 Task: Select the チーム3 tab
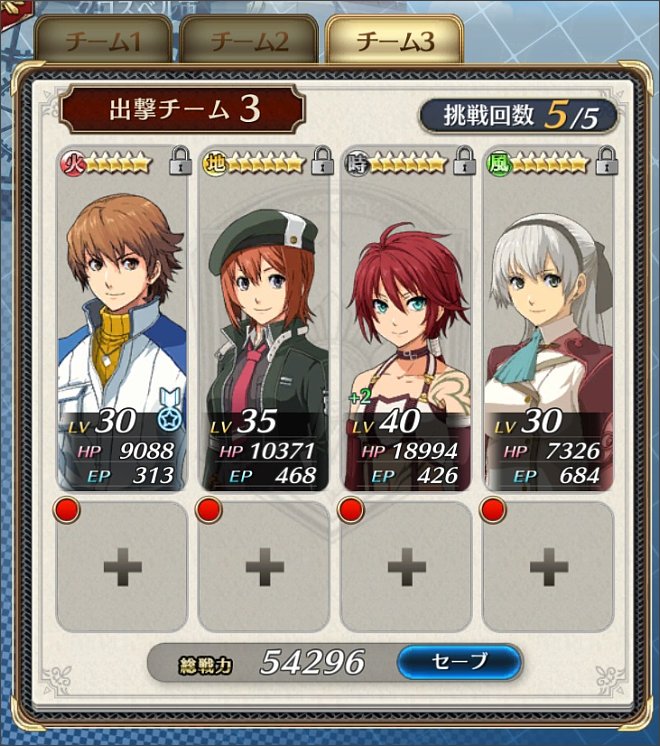click(394, 42)
